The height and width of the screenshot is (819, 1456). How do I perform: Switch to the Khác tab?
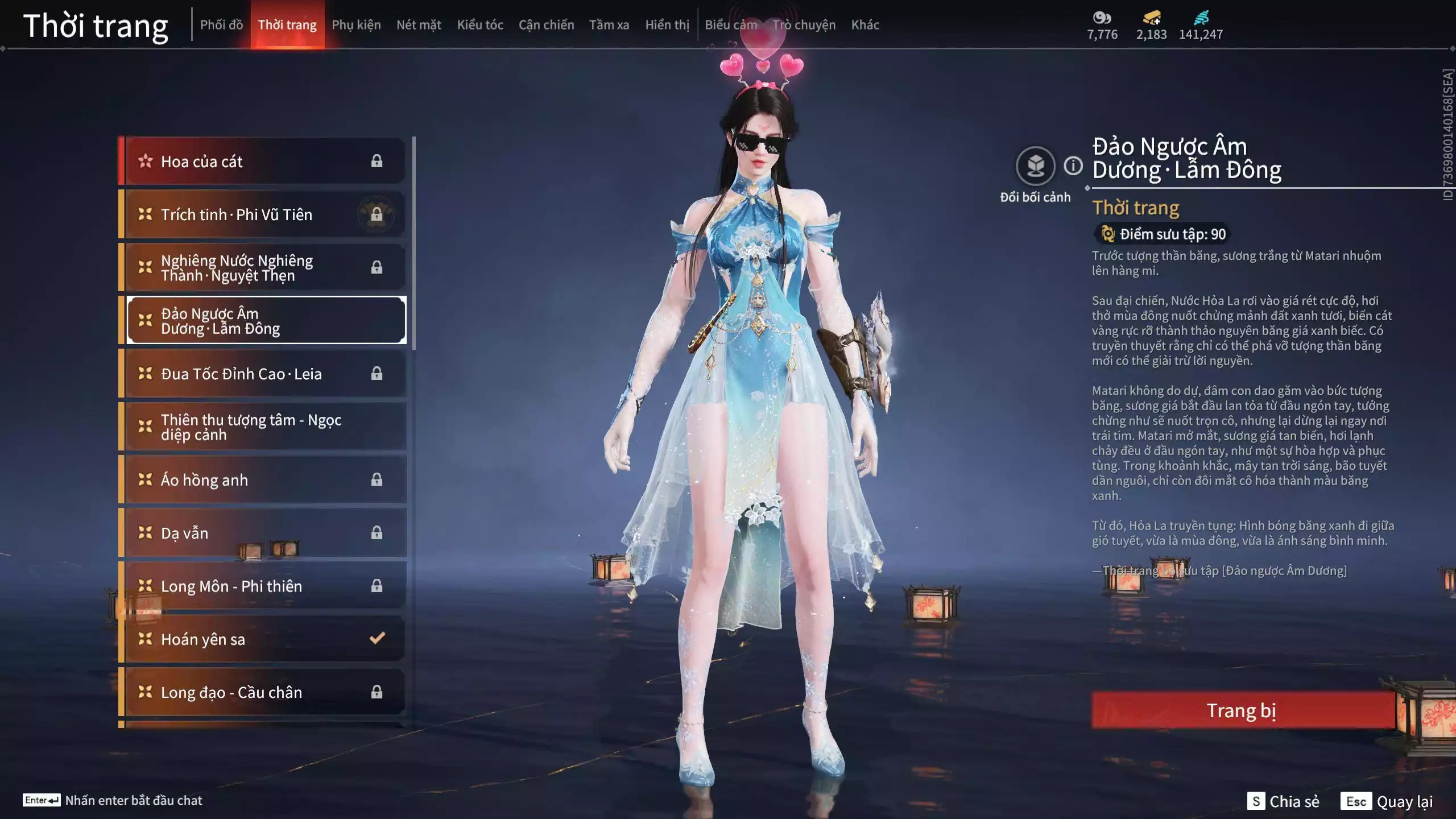865,25
